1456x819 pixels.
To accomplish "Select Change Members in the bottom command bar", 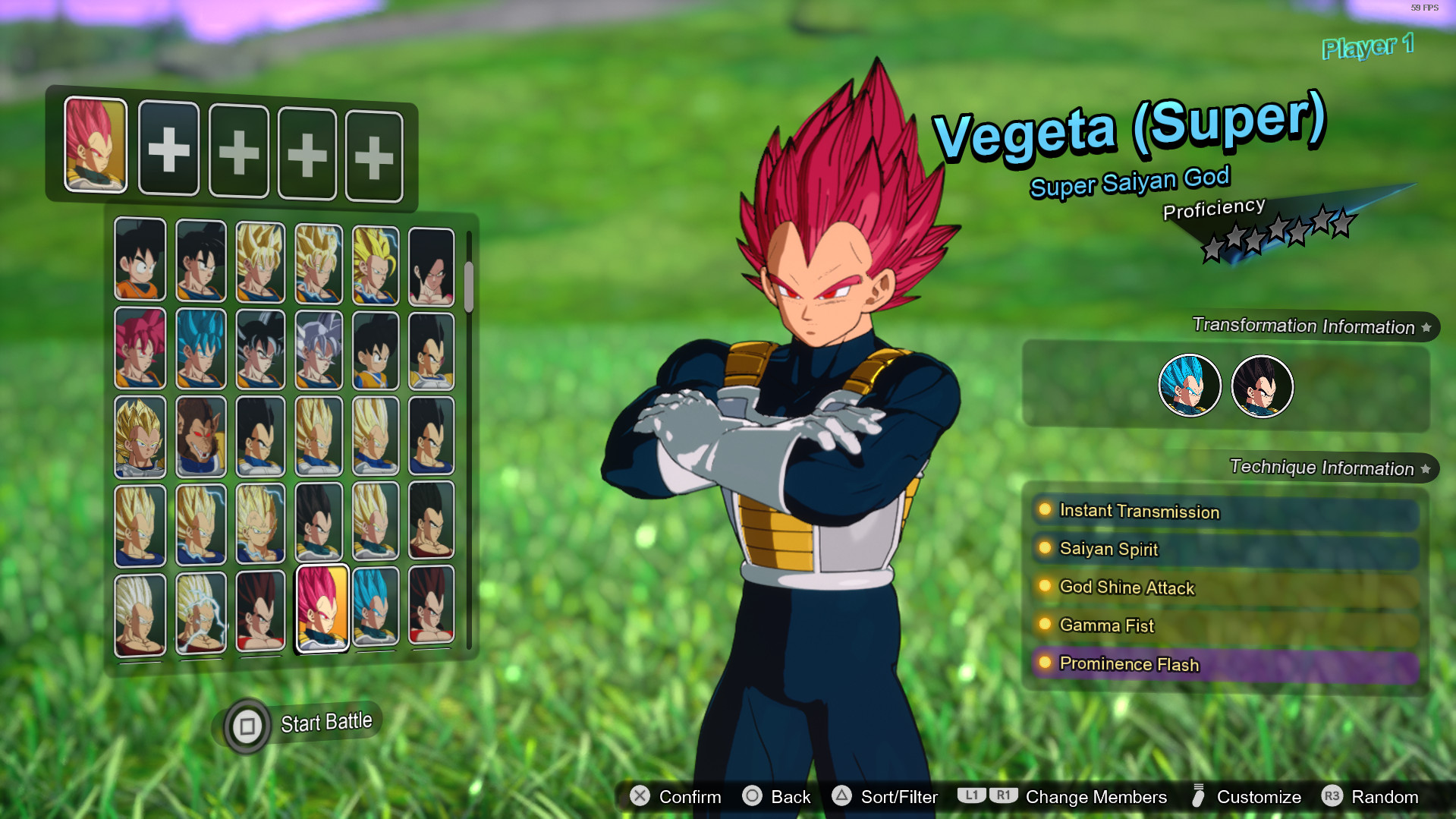I will [1096, 797].
